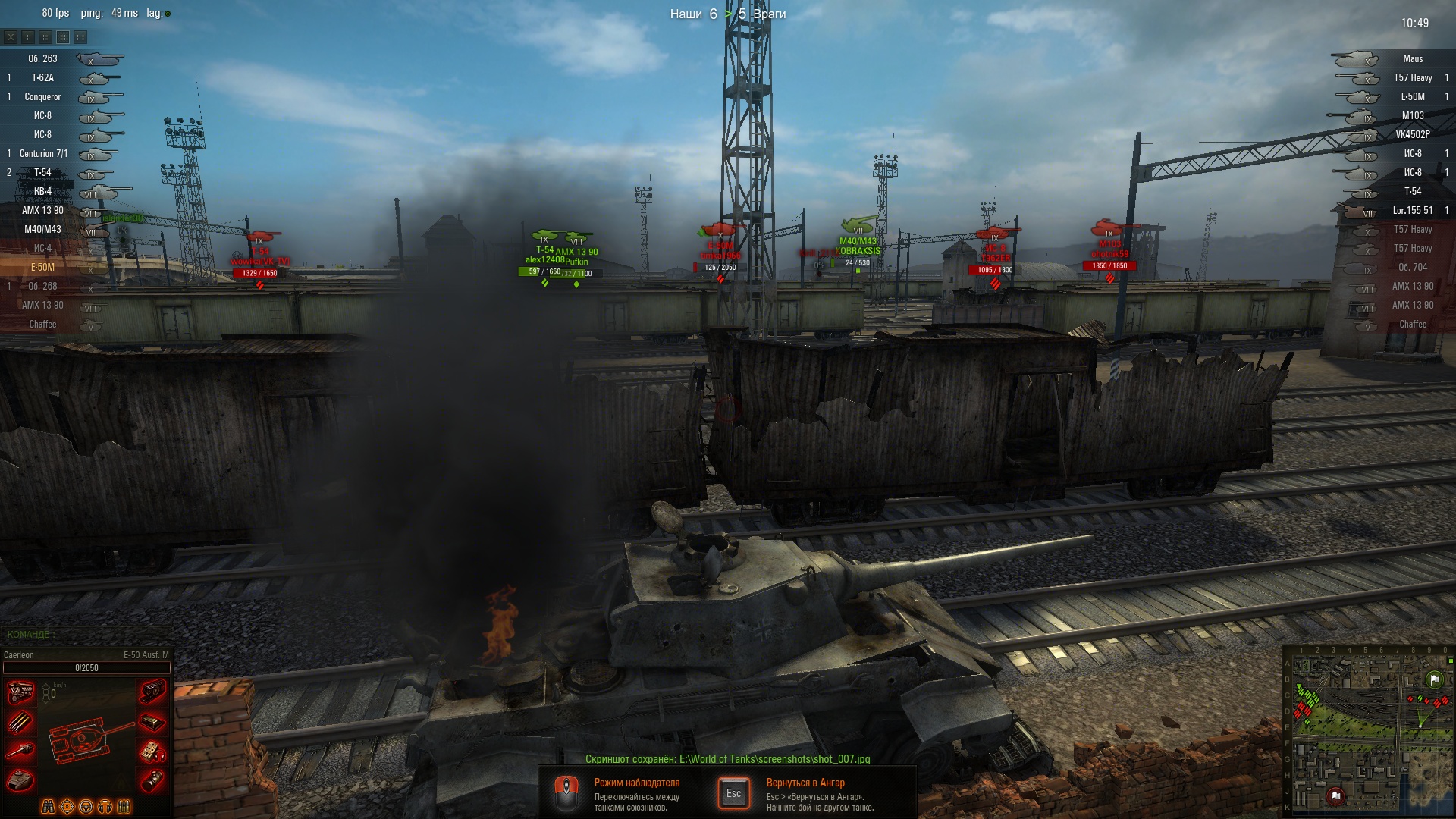Choose the M103 enemy row
This screenshot has width=1456, height=819.
[x=1412, y=116]
